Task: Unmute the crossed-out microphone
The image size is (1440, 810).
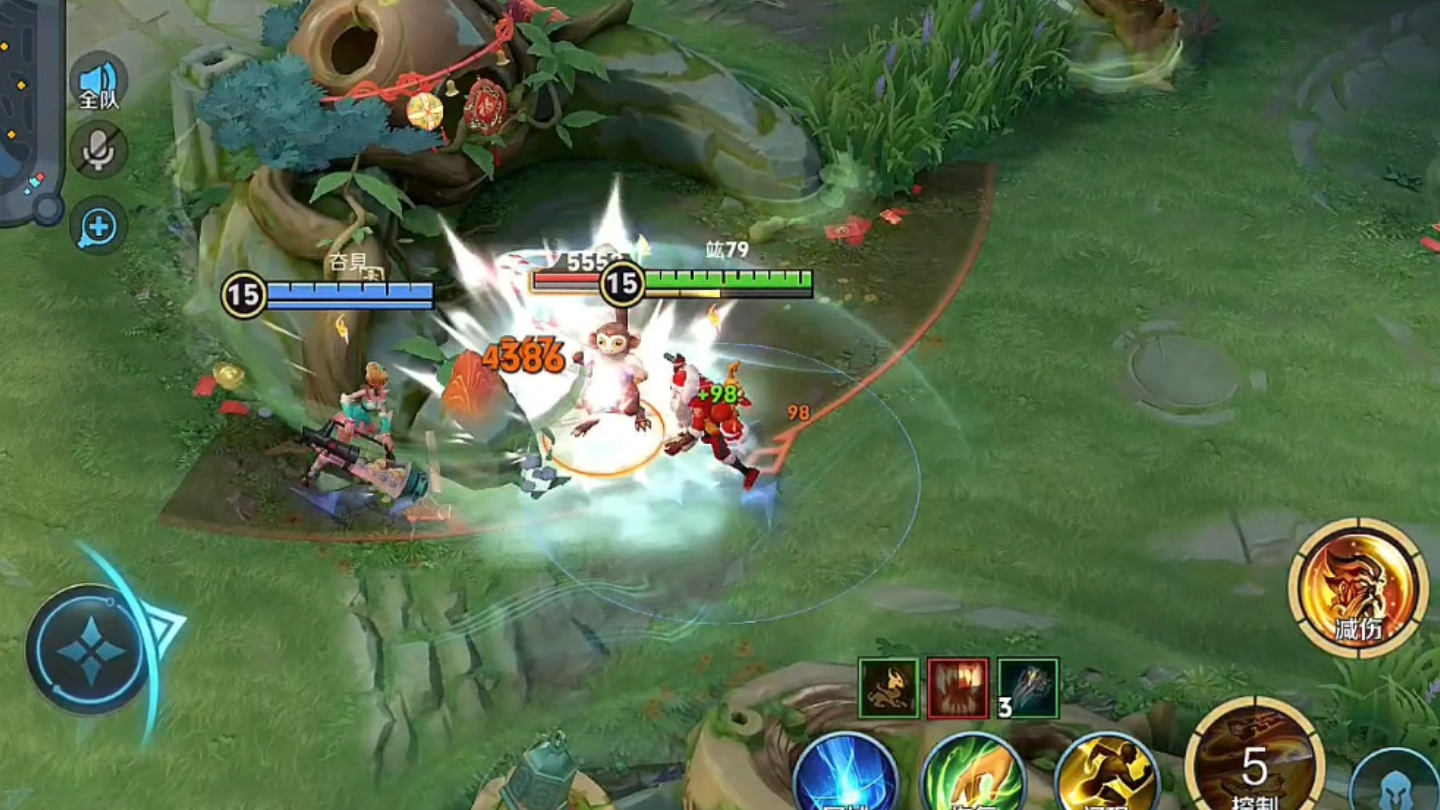Action: (98, 150)
